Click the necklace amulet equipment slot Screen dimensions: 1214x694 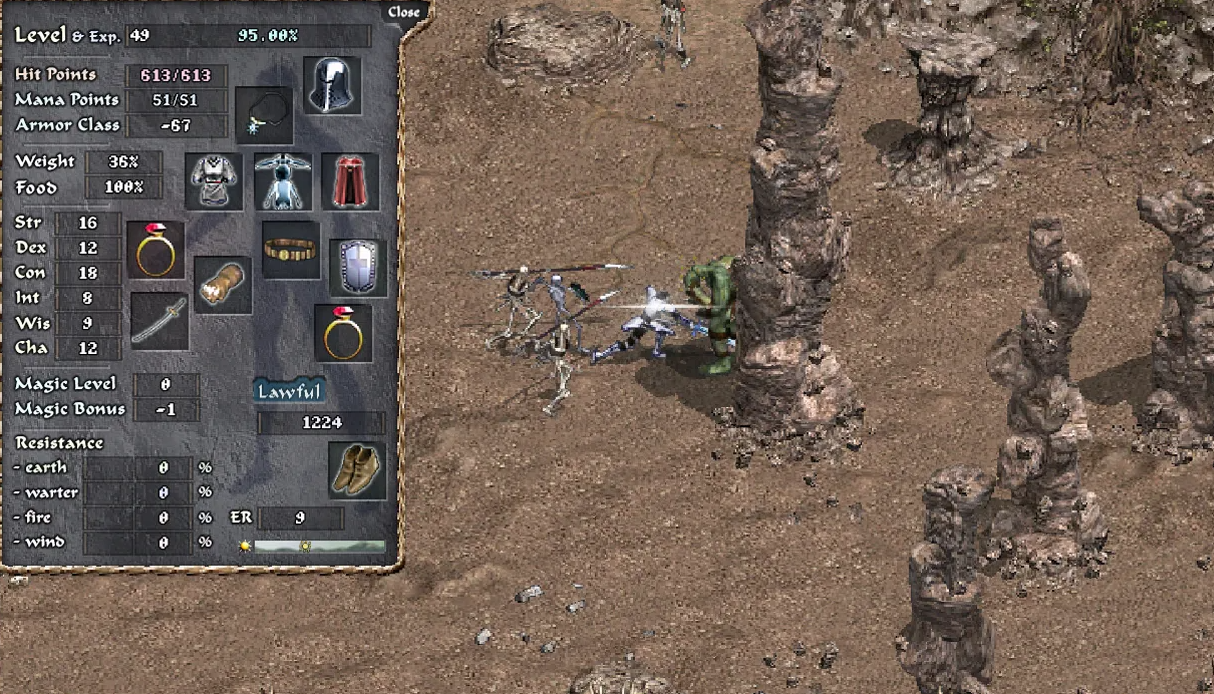(x=264, y=114)
